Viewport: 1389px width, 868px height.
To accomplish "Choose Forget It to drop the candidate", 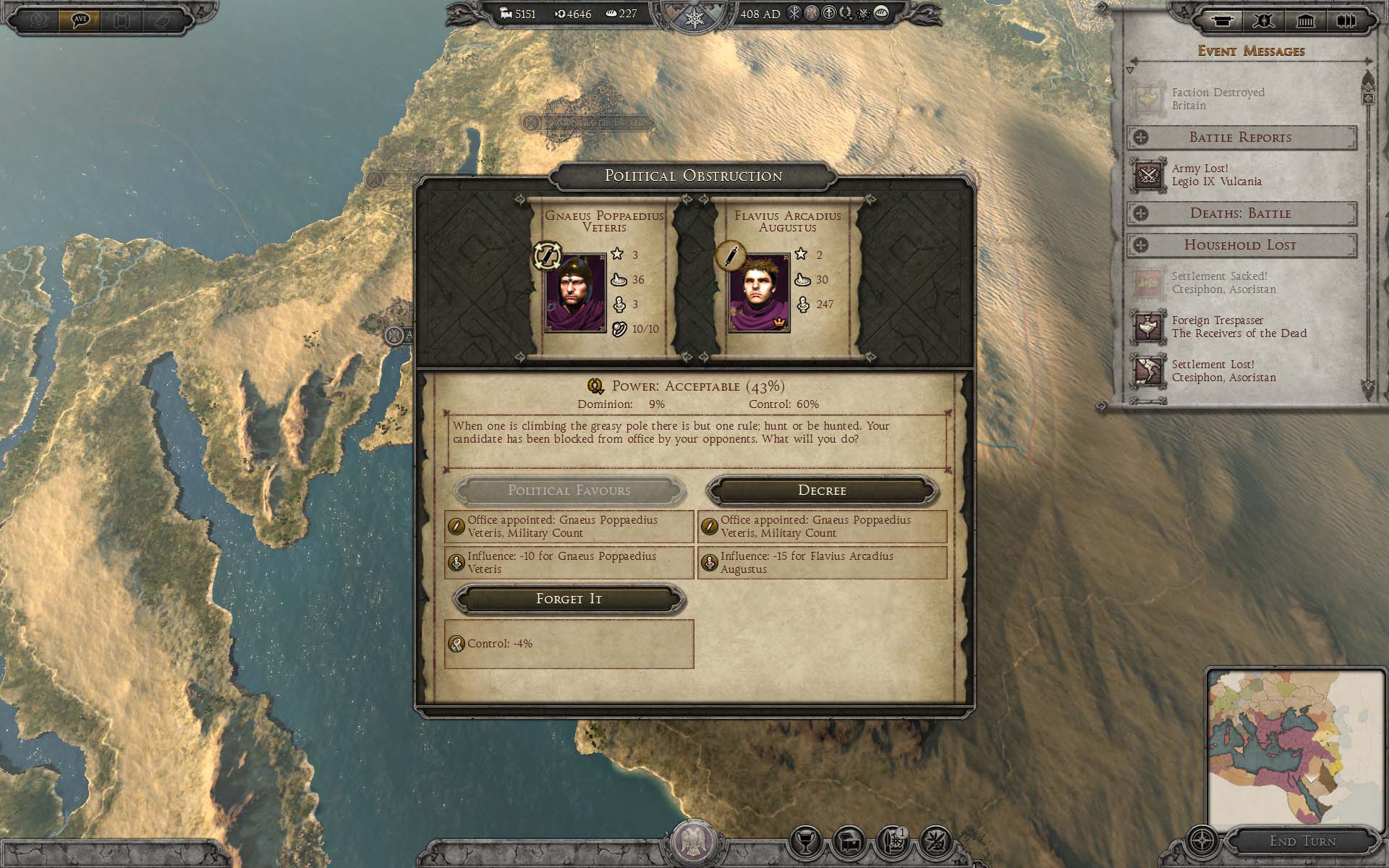I will click(569, 599).
